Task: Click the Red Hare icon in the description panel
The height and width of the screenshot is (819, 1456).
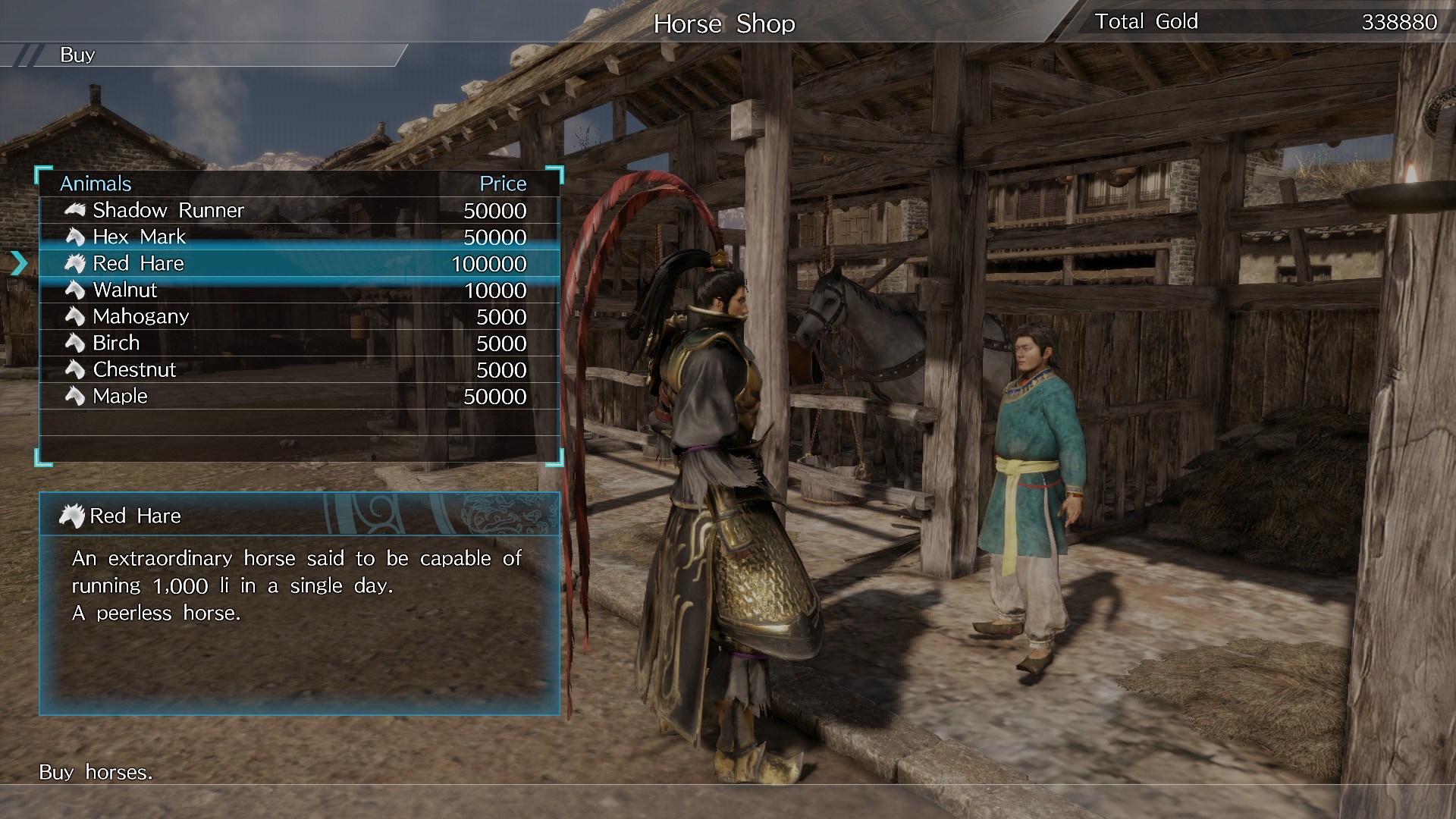Action: pos(72,515)
